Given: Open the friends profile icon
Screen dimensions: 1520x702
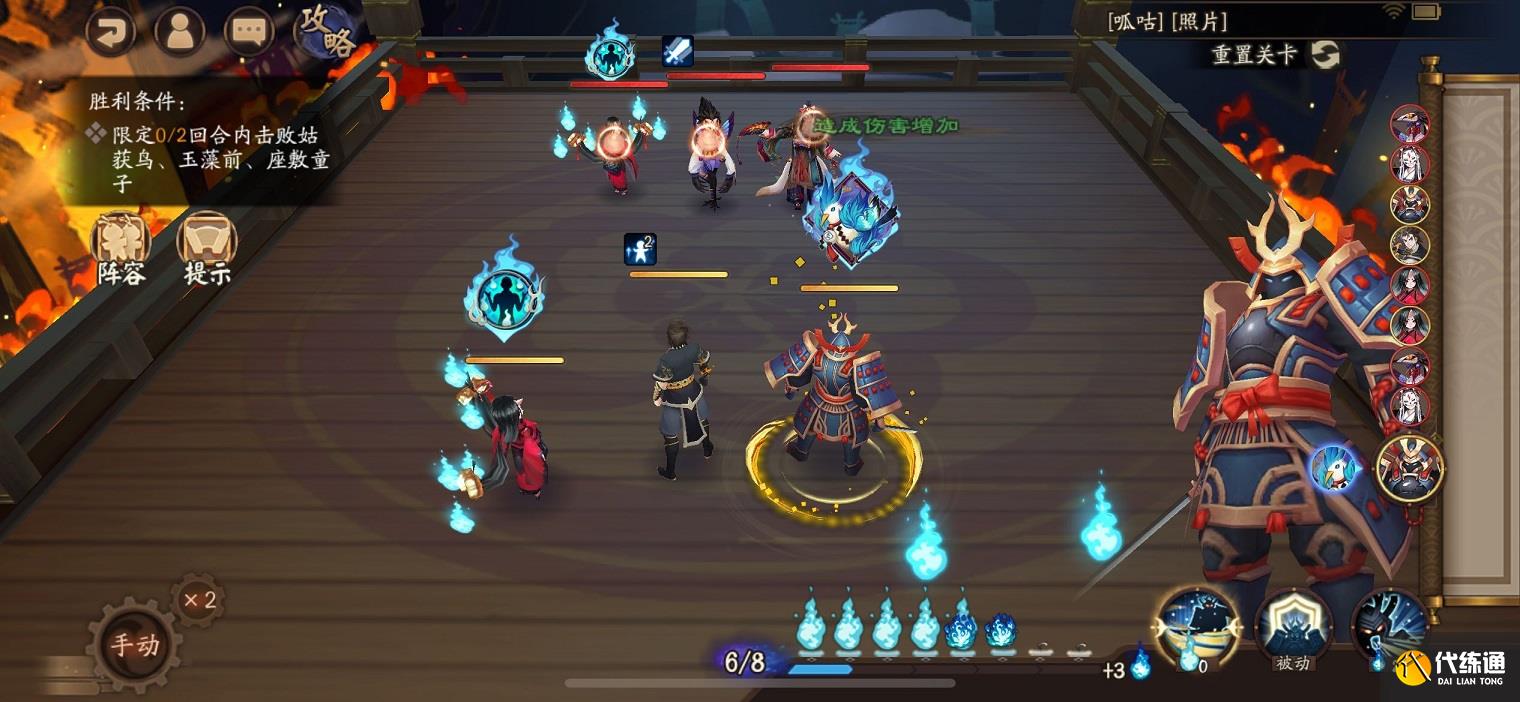Looking at the screenshot, I should point(180,31).
